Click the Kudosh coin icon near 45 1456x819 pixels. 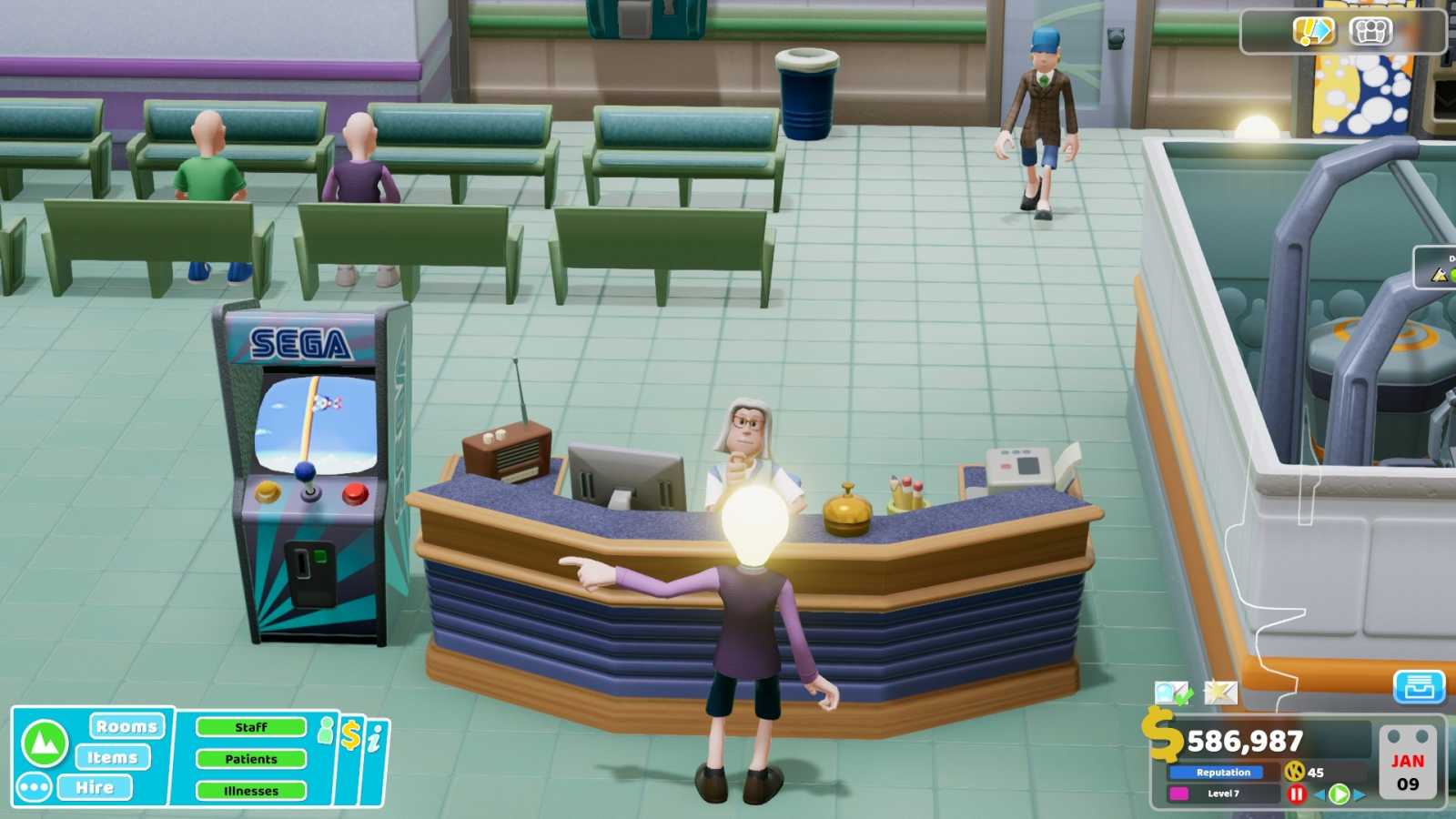point(1296,772)
